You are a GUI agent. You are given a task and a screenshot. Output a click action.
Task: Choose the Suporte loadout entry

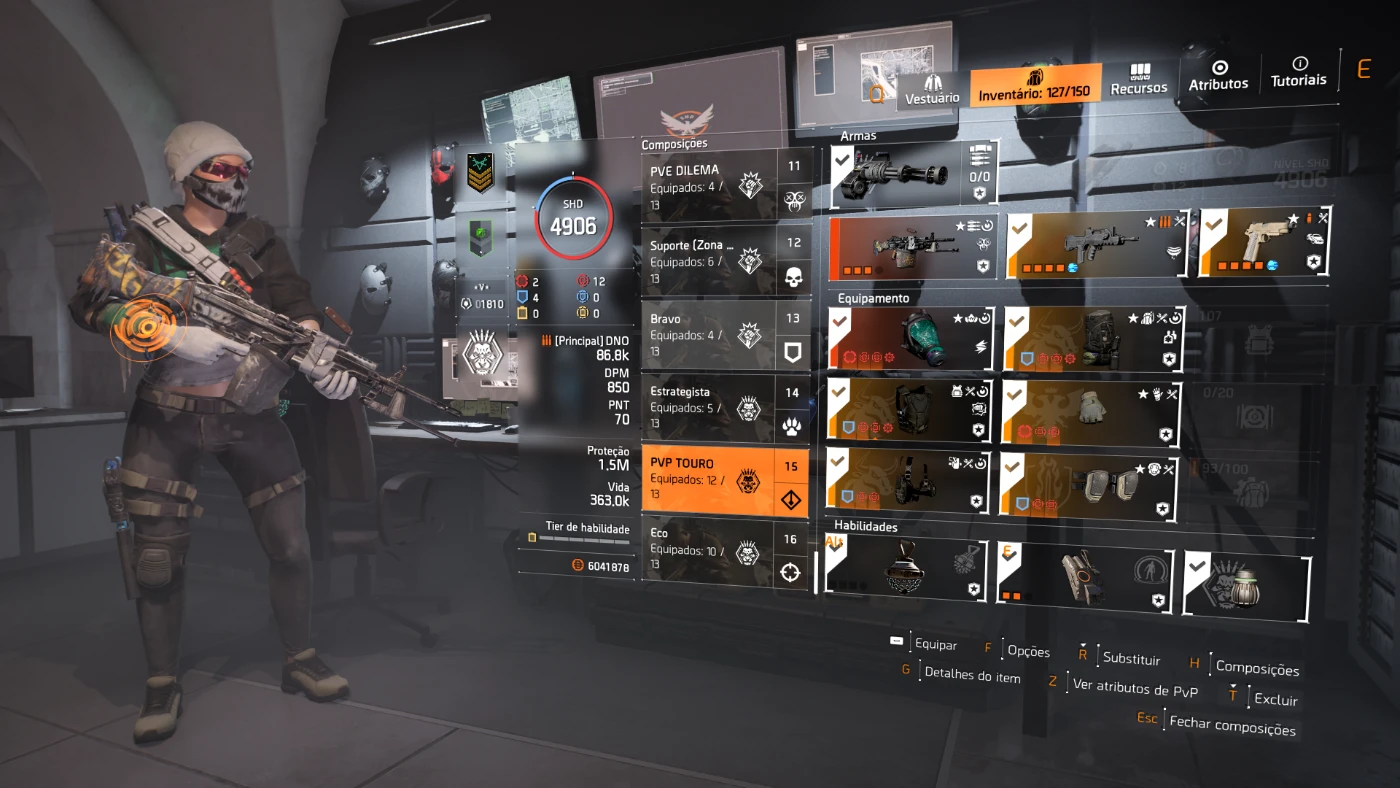(710, 260)
